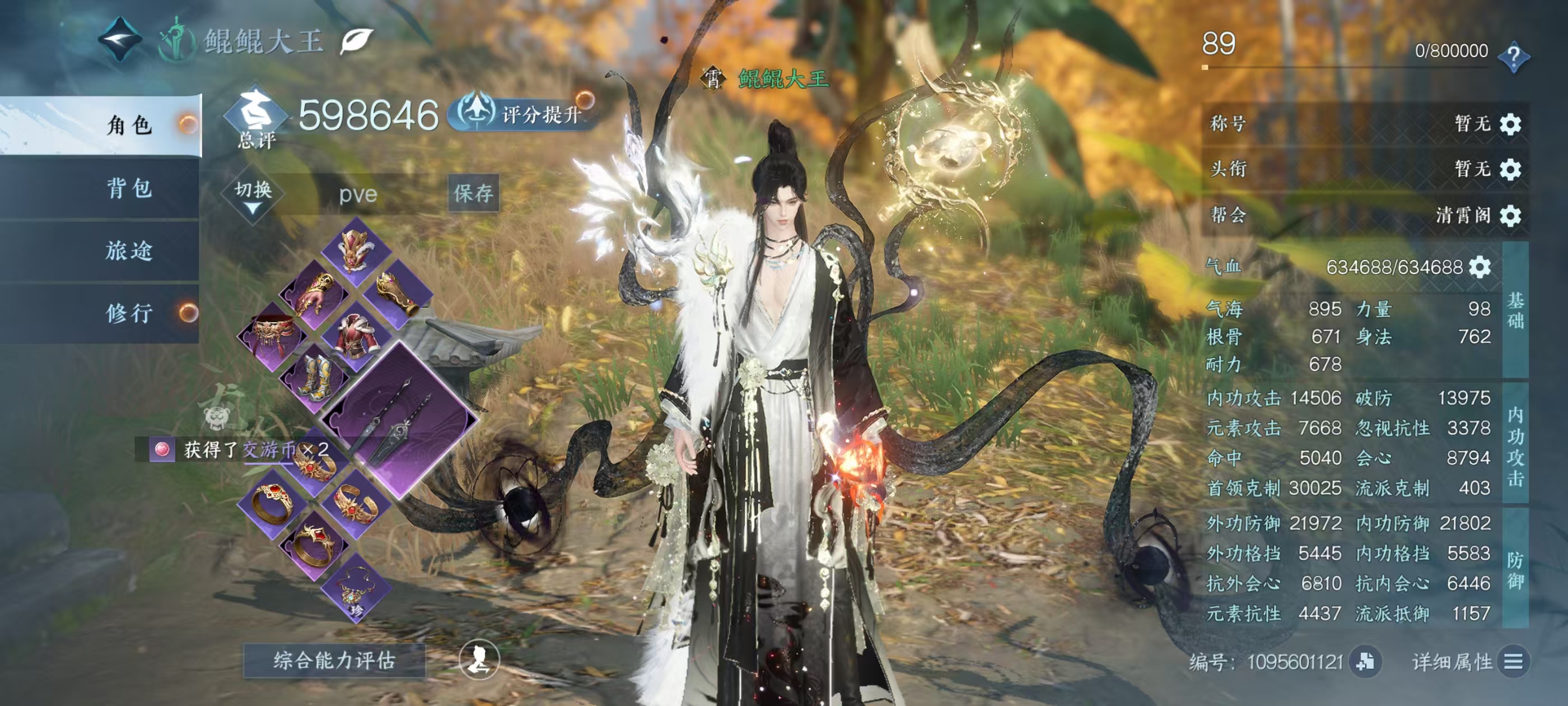1568x706 pixels.
Task: Save the pve loadout with 保存
Action: coord(474,194)
